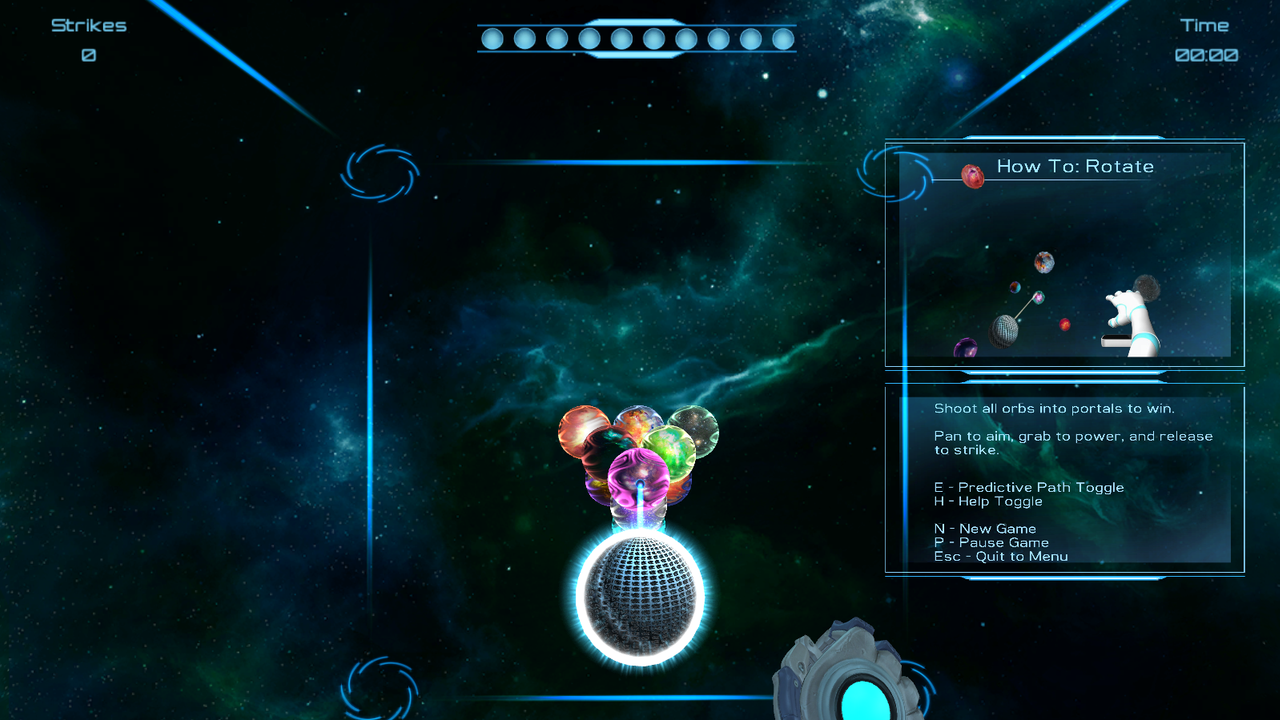Select the help instructions text panel
The image size is (1280, 720).
[1065, 480]
